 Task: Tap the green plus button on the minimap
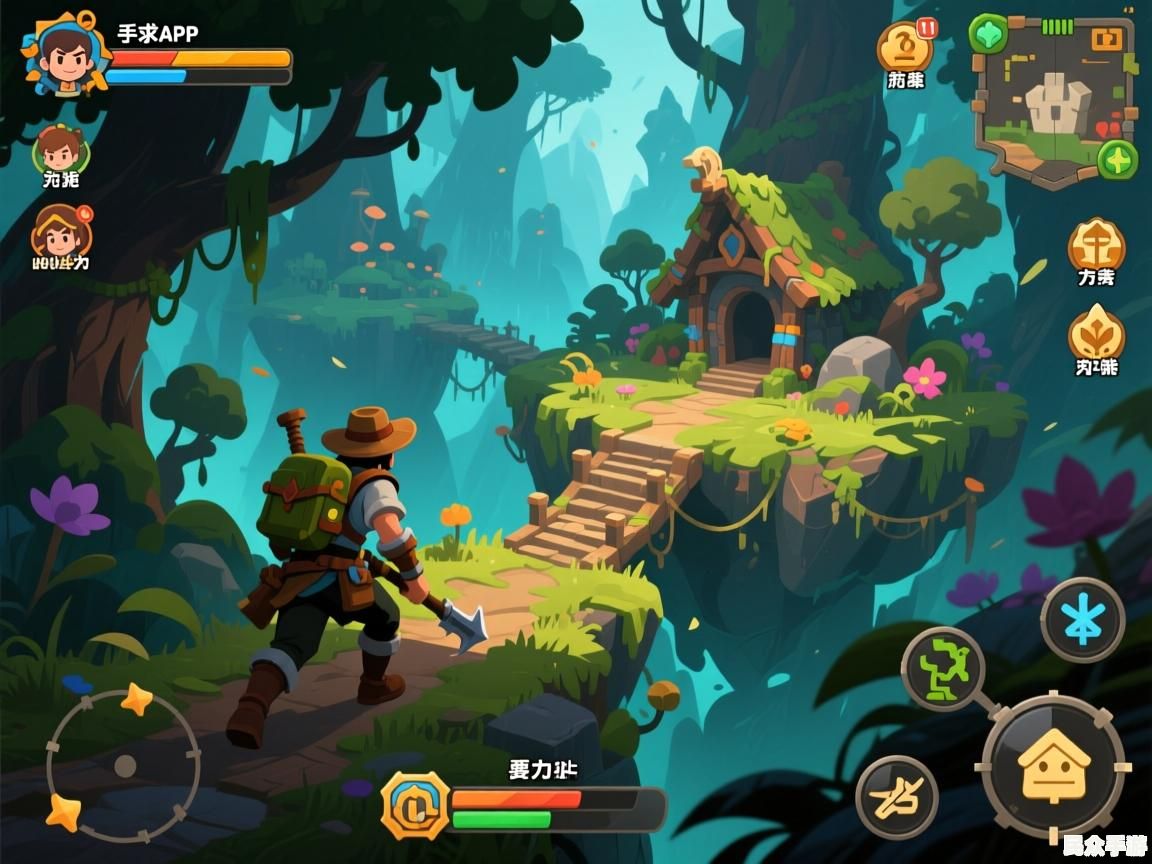(1117, 160)
